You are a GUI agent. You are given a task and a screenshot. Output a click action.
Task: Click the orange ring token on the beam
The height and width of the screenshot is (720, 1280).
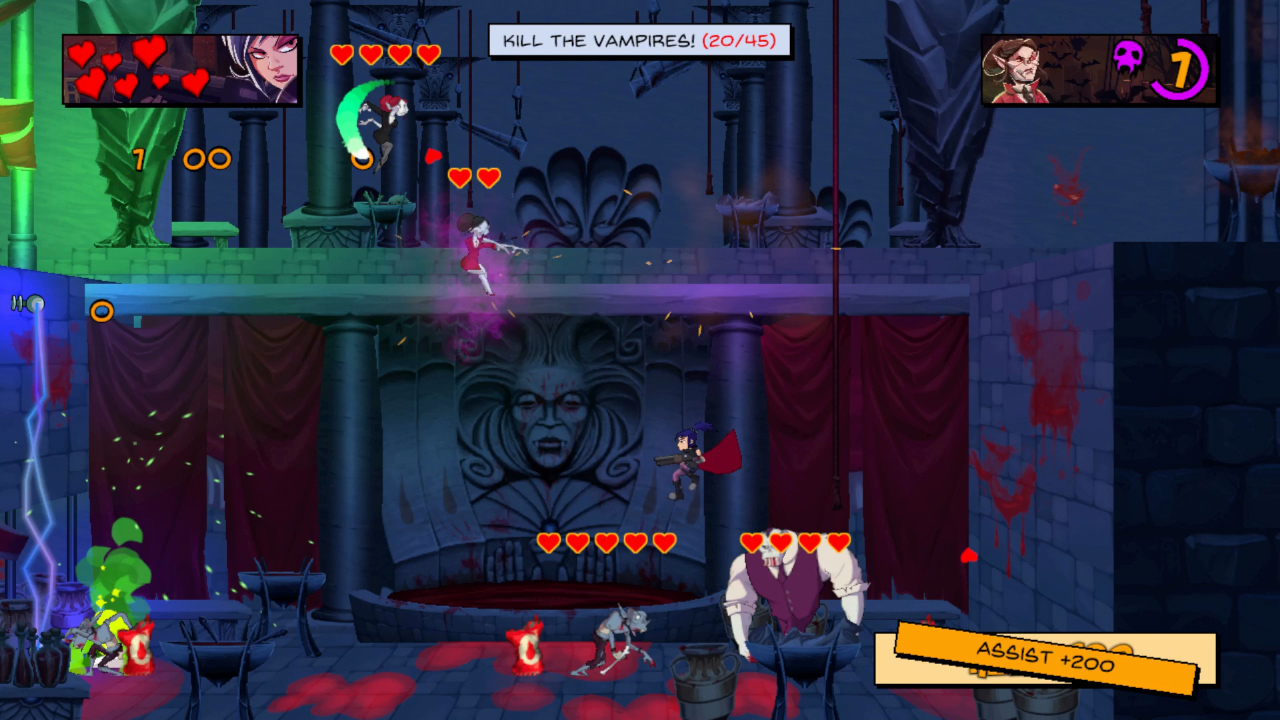pyautogui.click(x=103, y=311)
